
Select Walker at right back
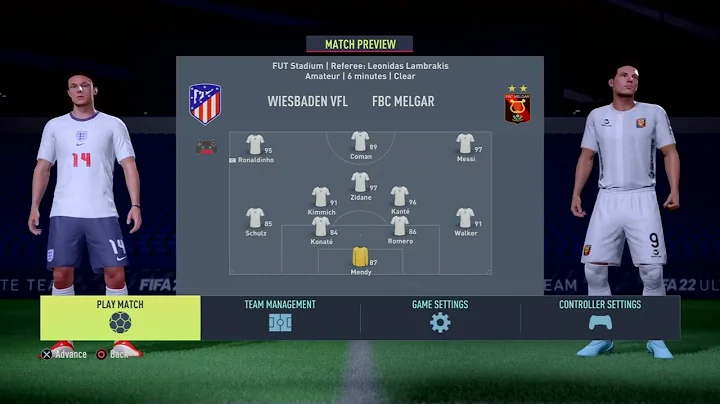[465, 218]
